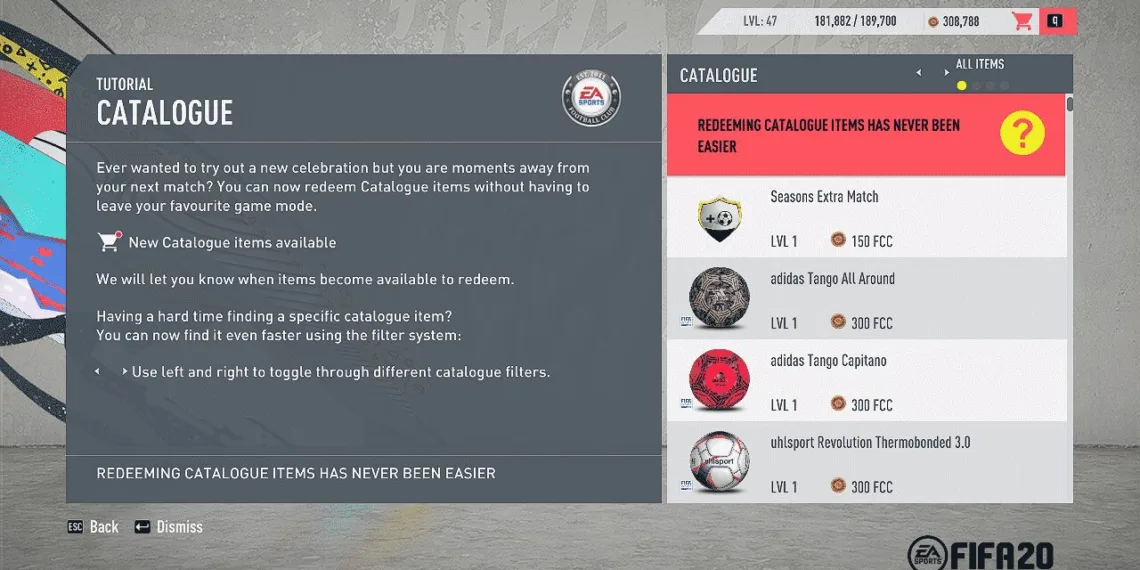Click the catalogue list scrollbar
The image size is (1140, 570).
pos(1070,104)
